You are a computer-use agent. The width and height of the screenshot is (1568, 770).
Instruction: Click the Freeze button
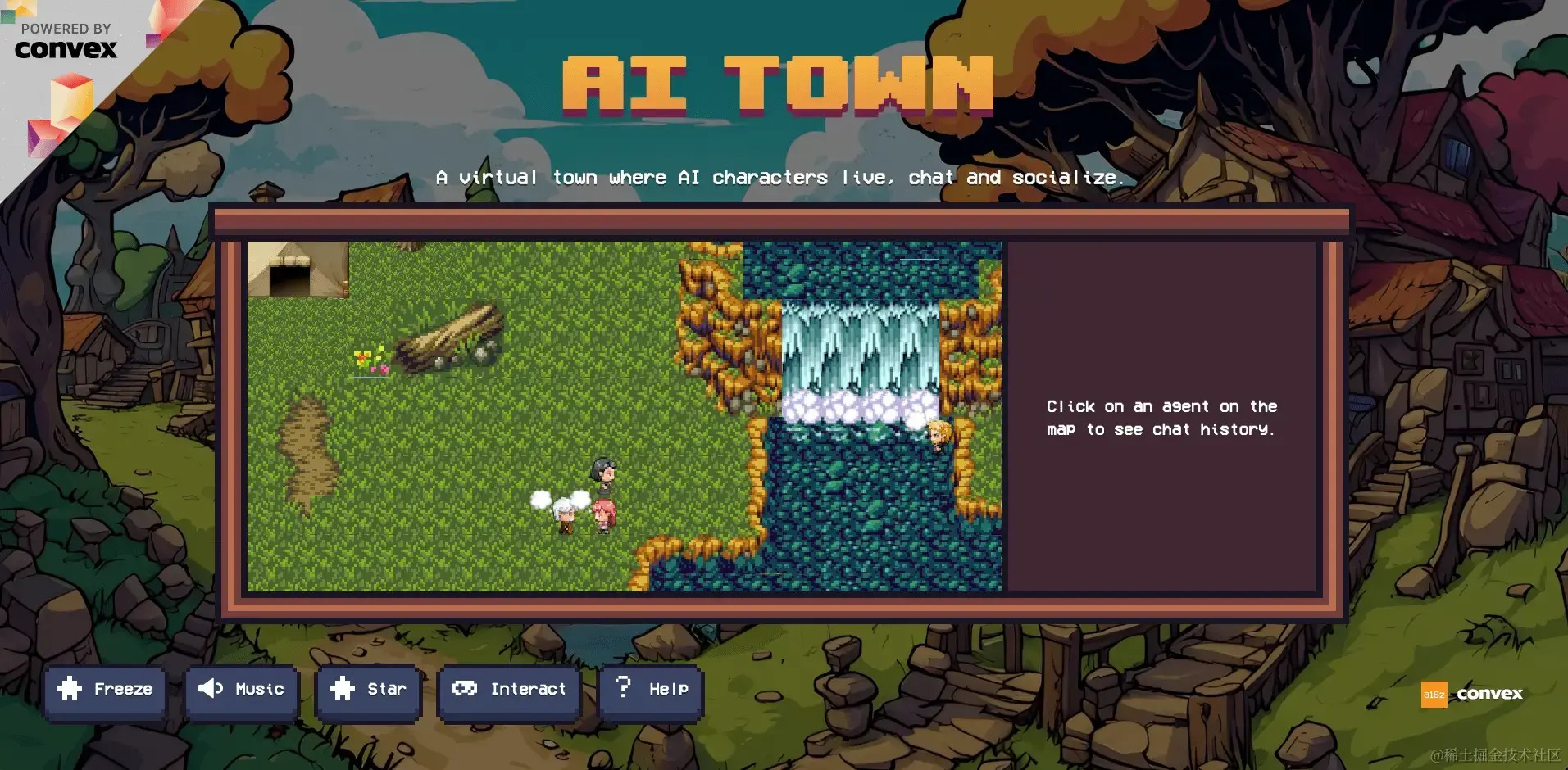(105, 690)
